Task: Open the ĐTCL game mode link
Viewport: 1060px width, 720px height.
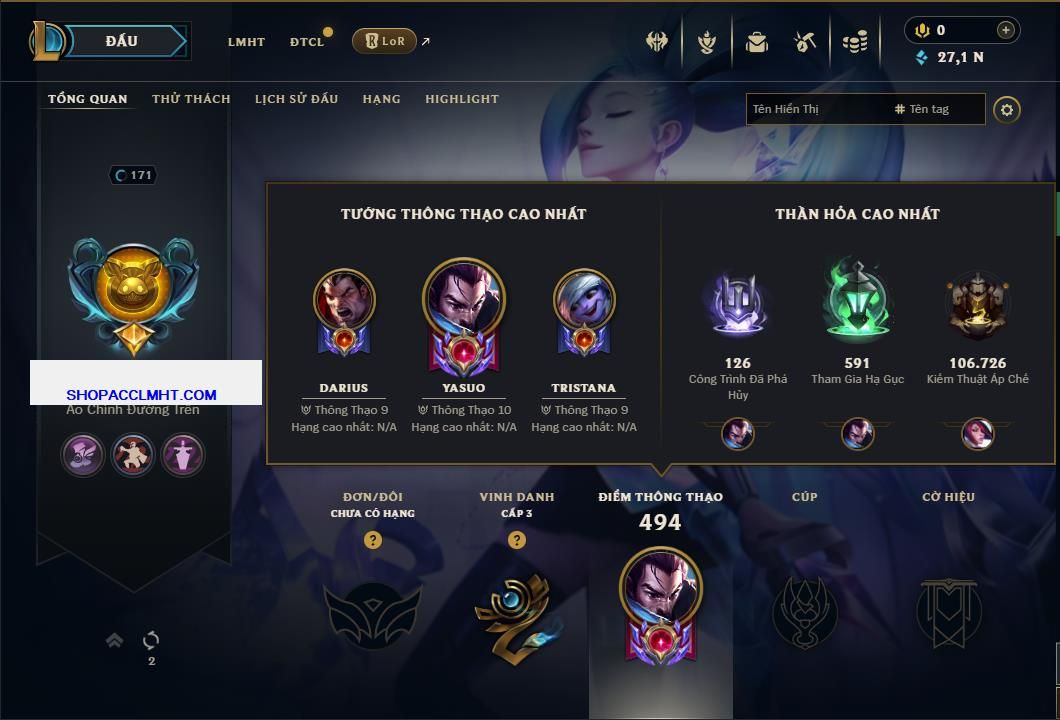Action: click(x=307, y=42)
